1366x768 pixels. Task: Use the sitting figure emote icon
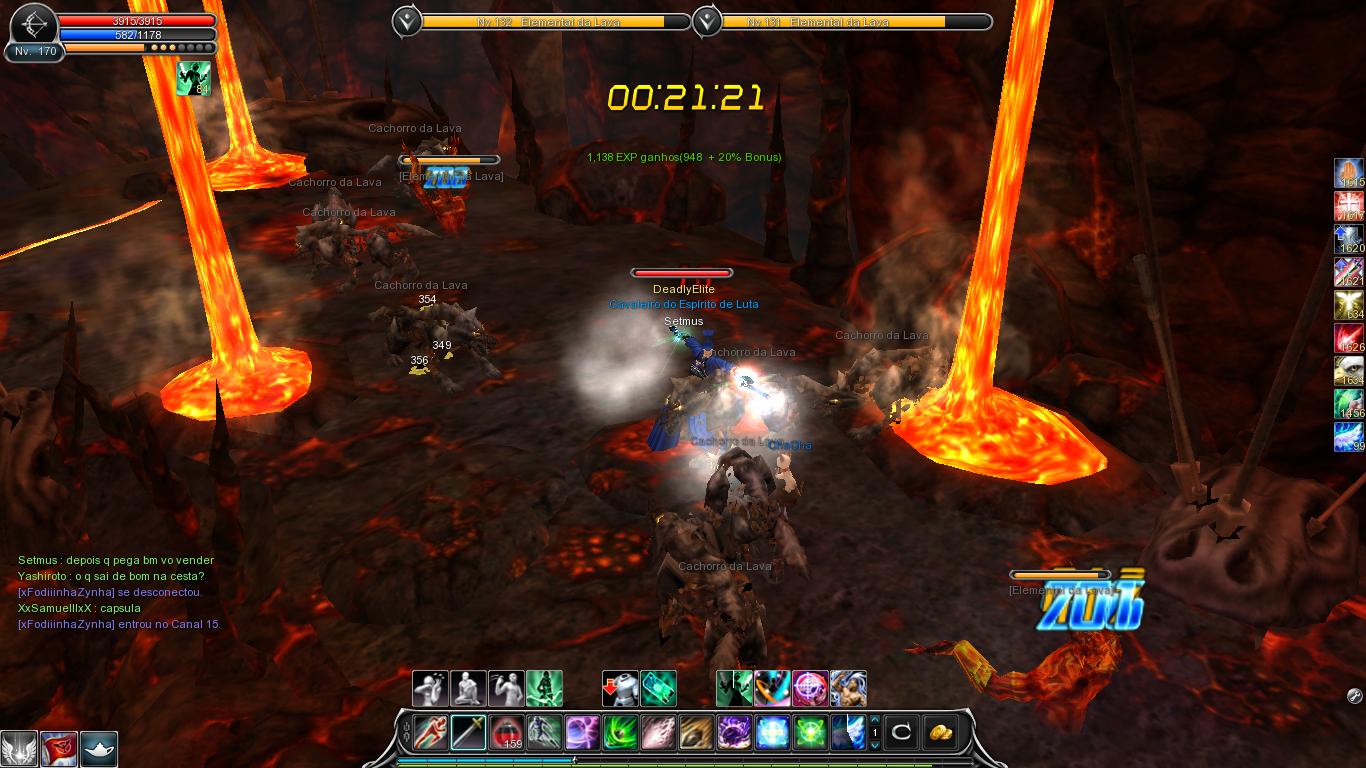point(469,689)
